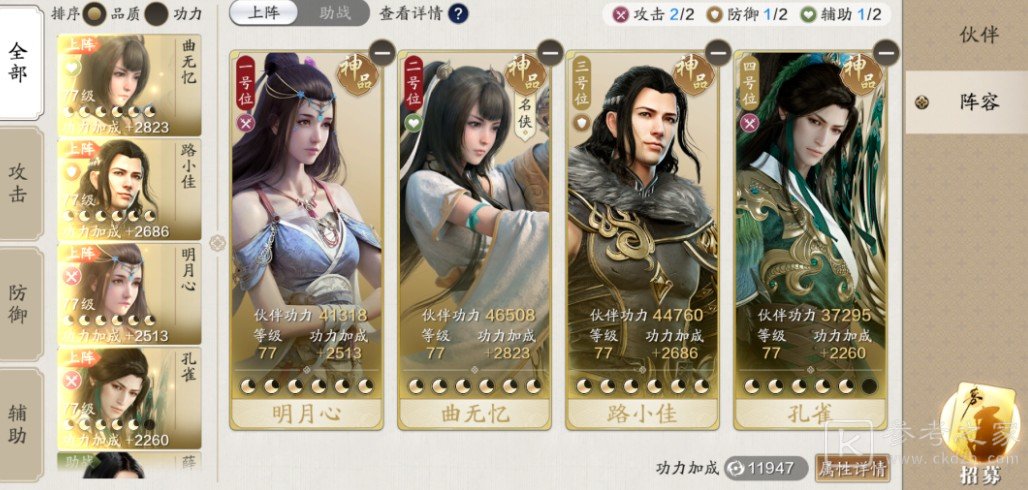Remove 明月心 from slot one
1028x490 pixels.
coord(381,52)
